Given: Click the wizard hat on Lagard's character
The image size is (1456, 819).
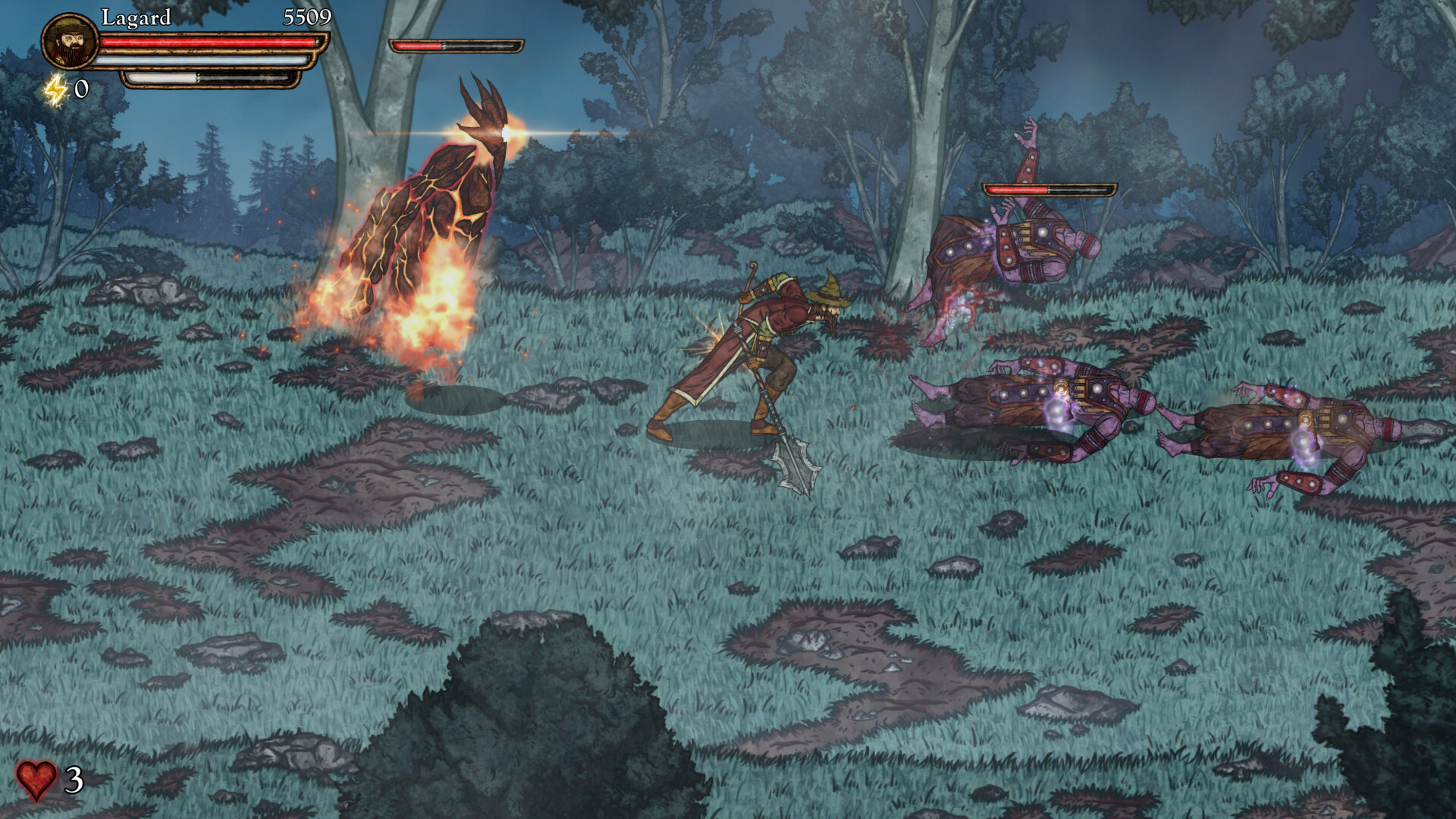Looking at the screenshot, I should 827,290.
